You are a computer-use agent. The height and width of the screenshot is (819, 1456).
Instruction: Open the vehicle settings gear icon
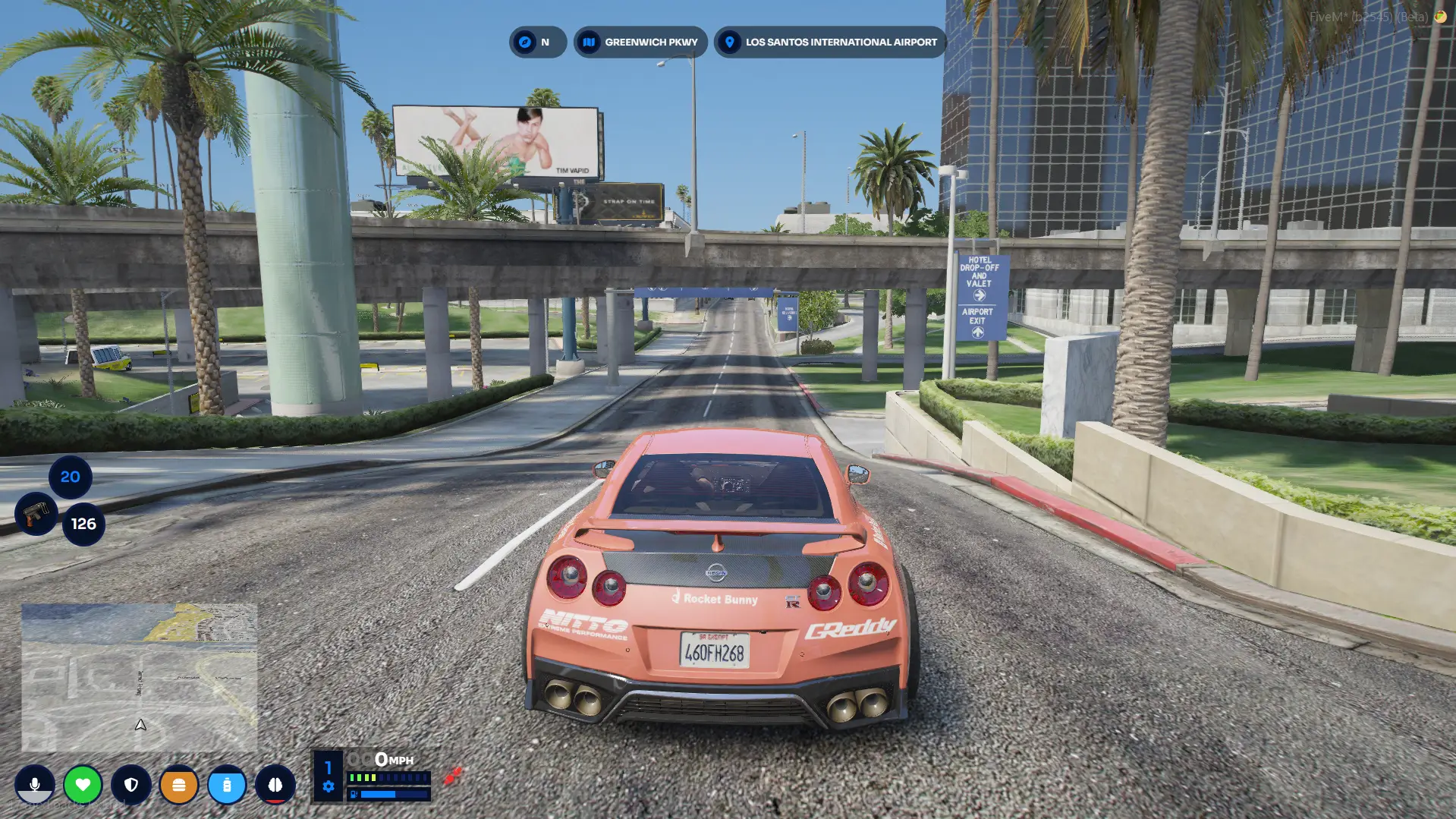click(328, 788)
